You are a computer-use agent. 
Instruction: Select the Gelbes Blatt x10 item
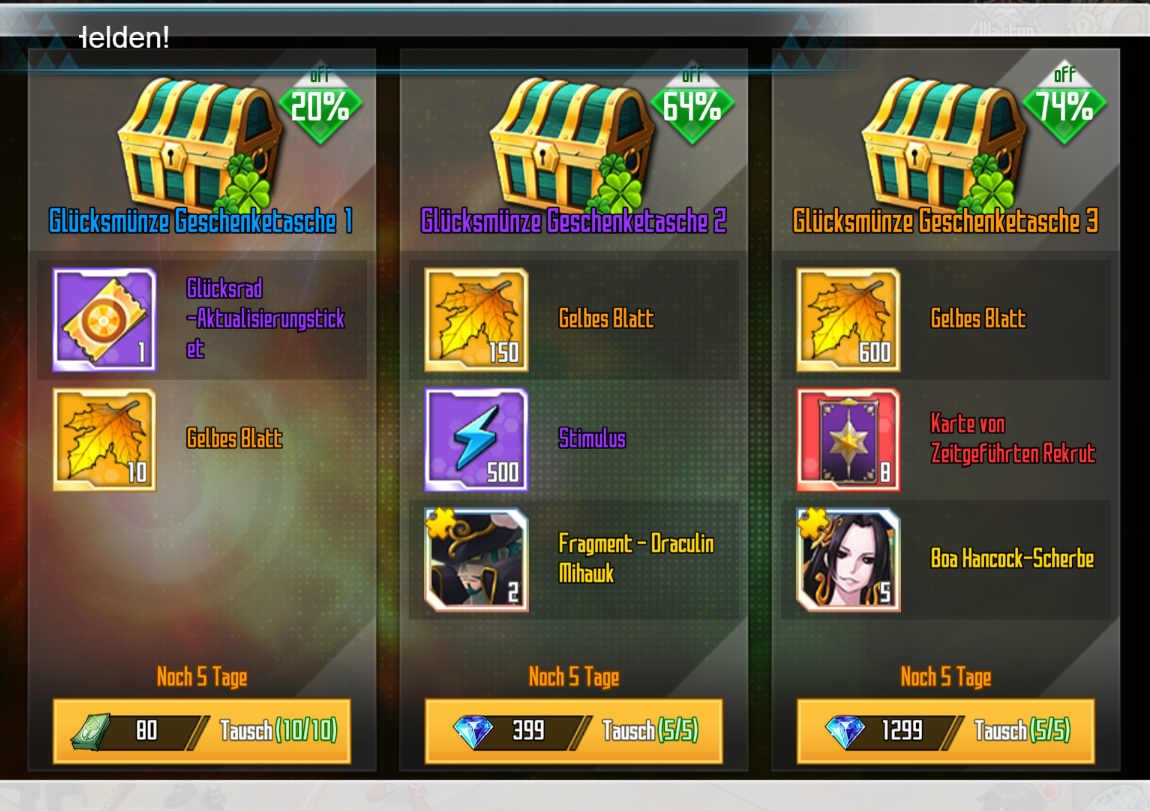pos(104,440)
